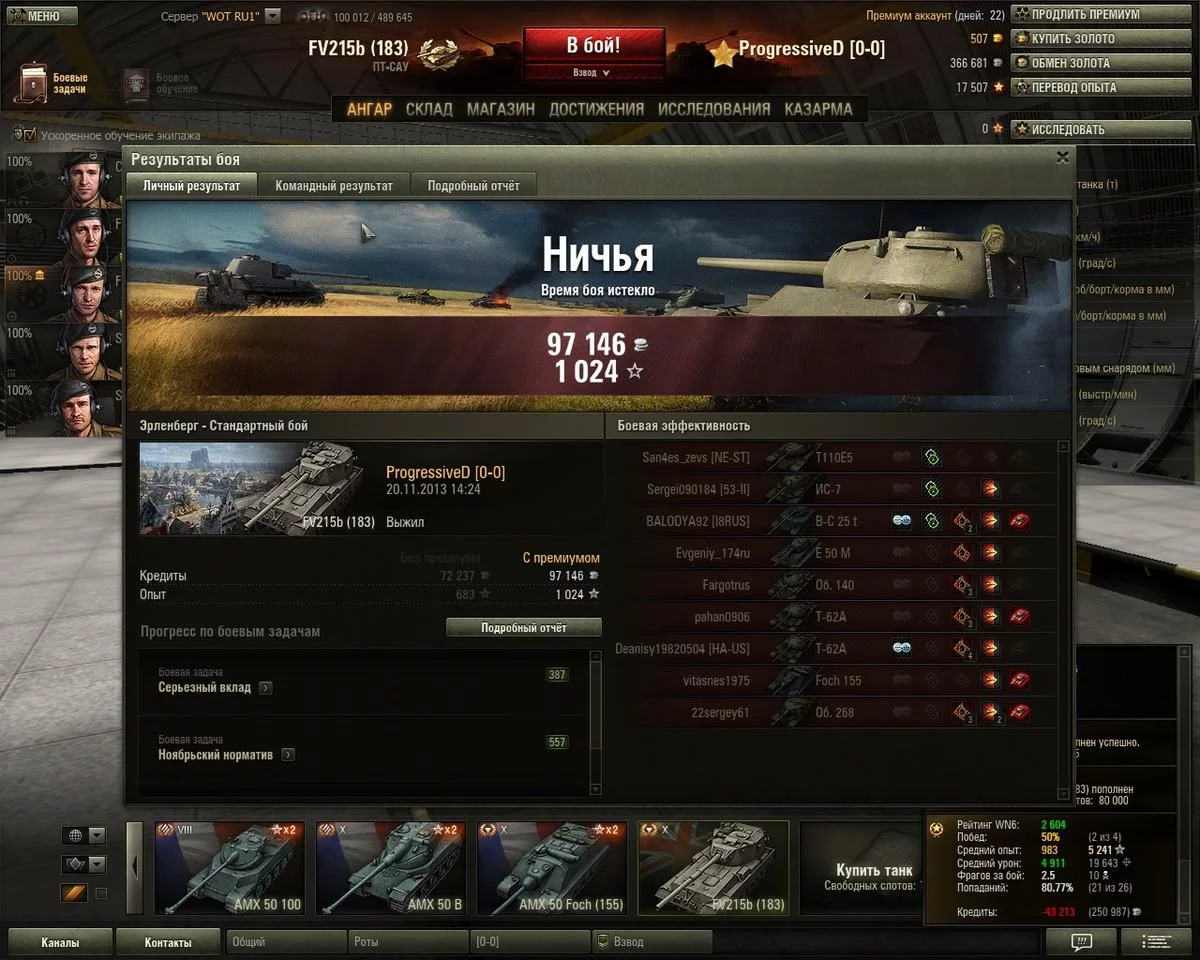The width and height of the screenshot is (1200, 960).
Task: Open the Подробный отчёт tab
Action: point(473,186)
